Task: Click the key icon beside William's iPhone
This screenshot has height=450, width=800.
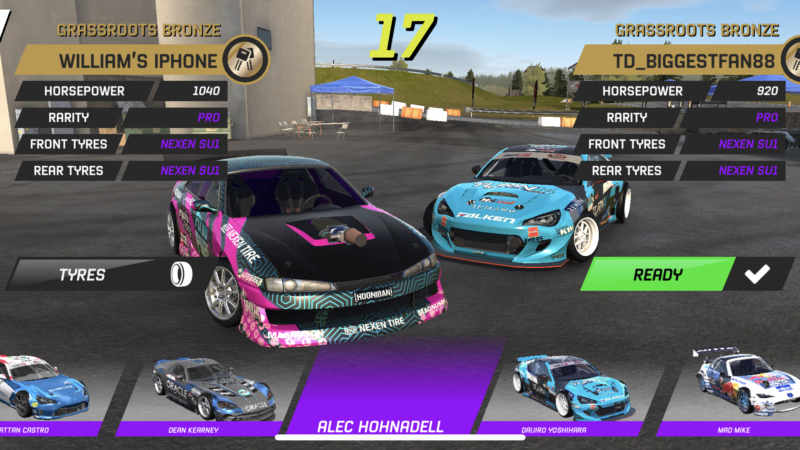Action: [243, 58]
